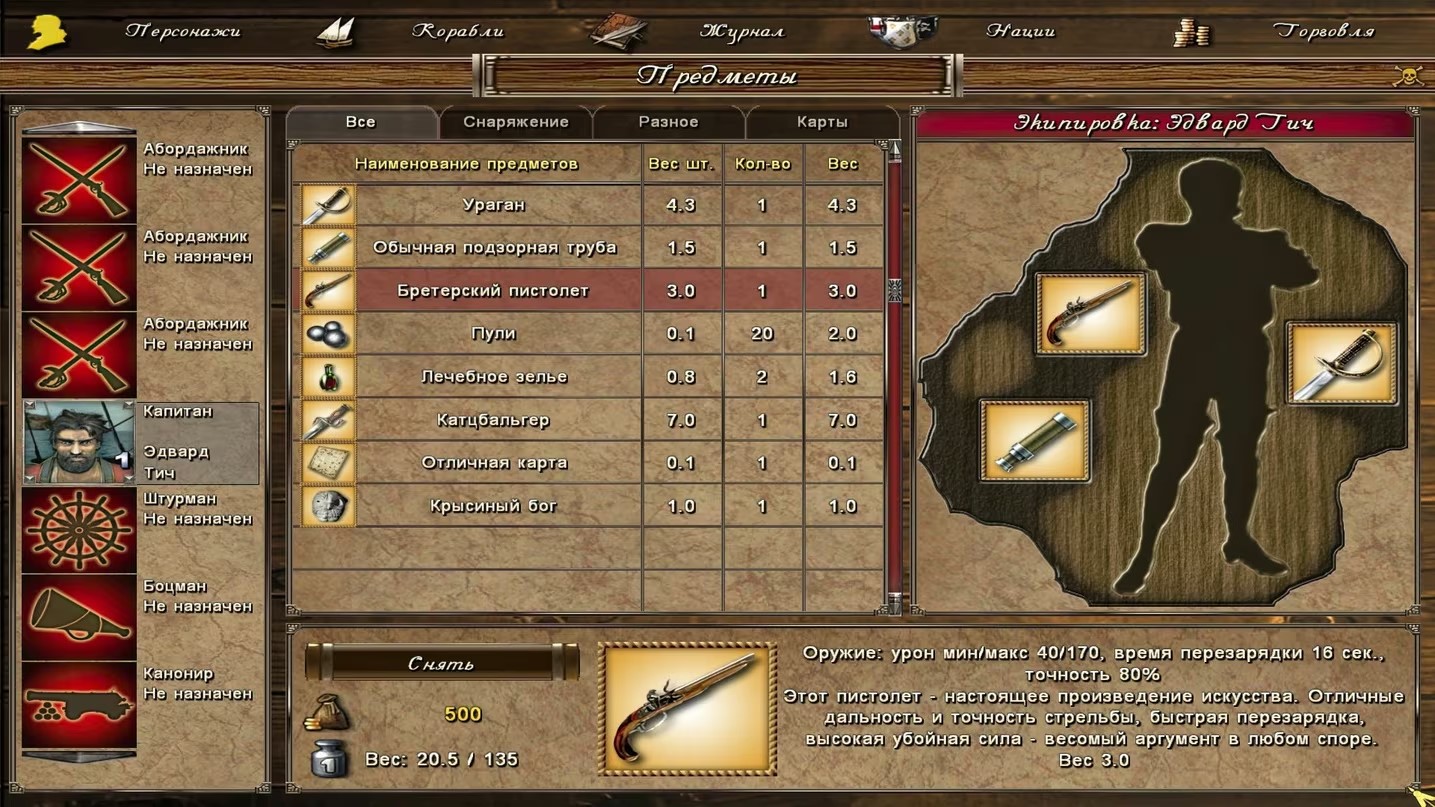Open the Журнал menu
This screenshot has height=807, width=1435.
click(x=741, y=31)
